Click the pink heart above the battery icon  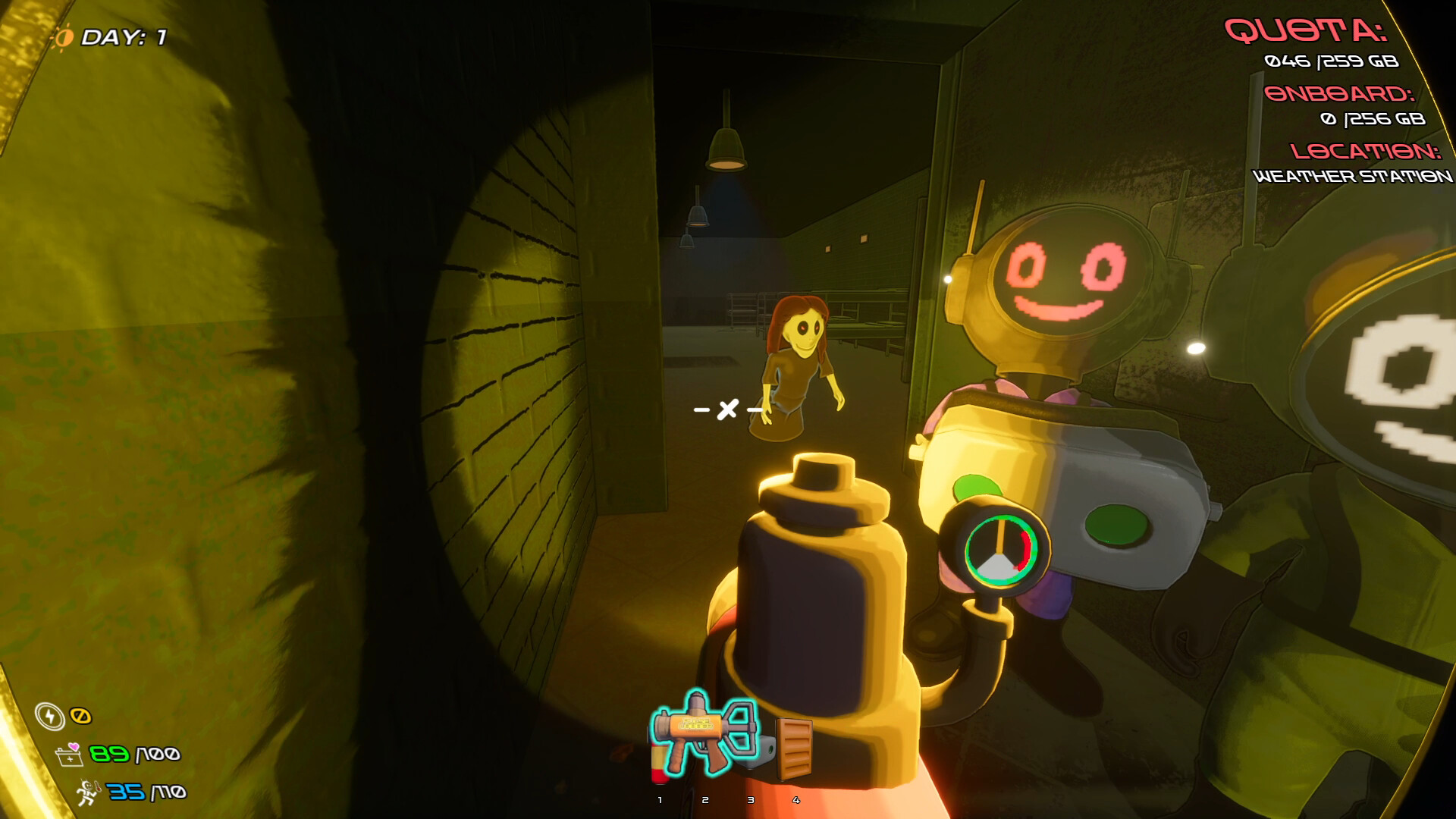[74, 748]
